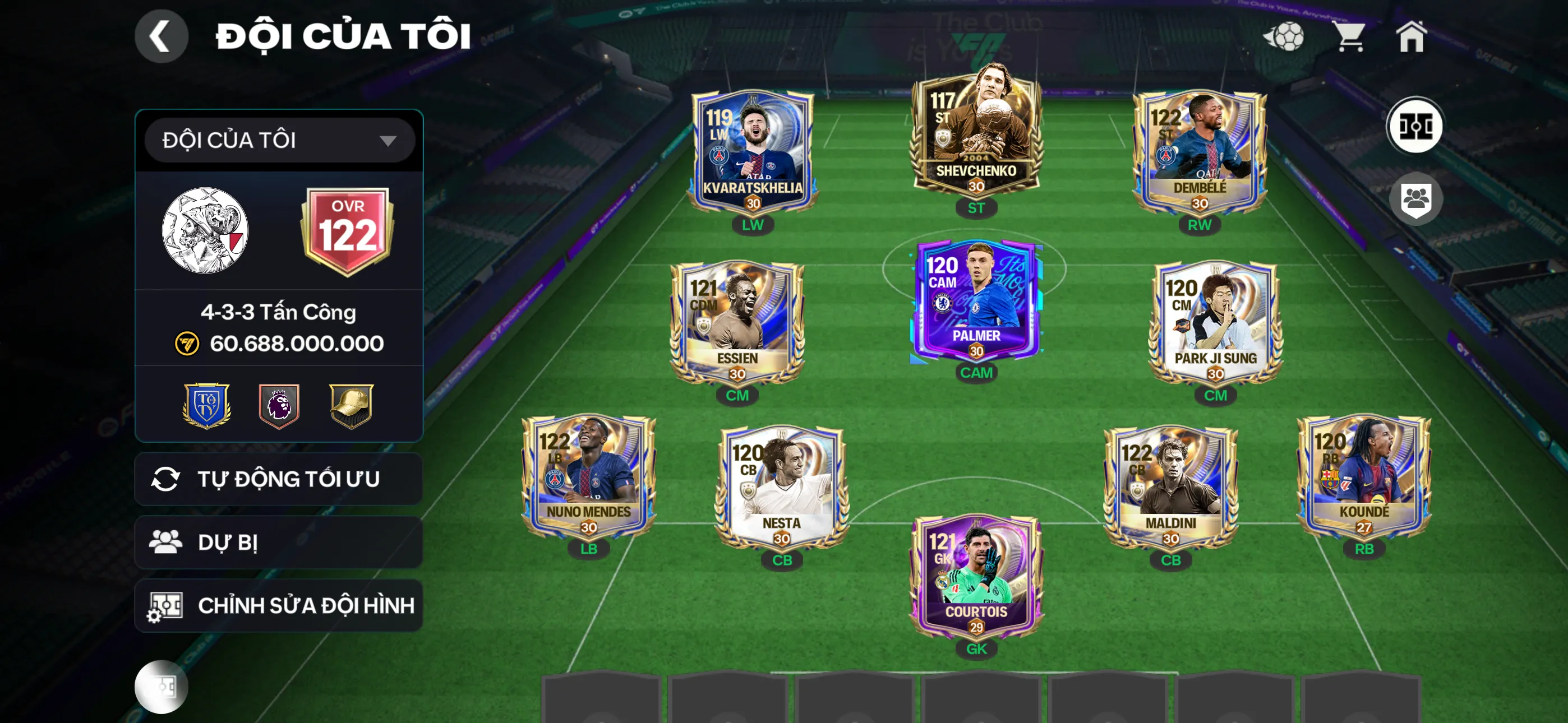1568x723 pixels.
Task: Open the DỰ BỊ substitutes list
Action: pos(278,543)
